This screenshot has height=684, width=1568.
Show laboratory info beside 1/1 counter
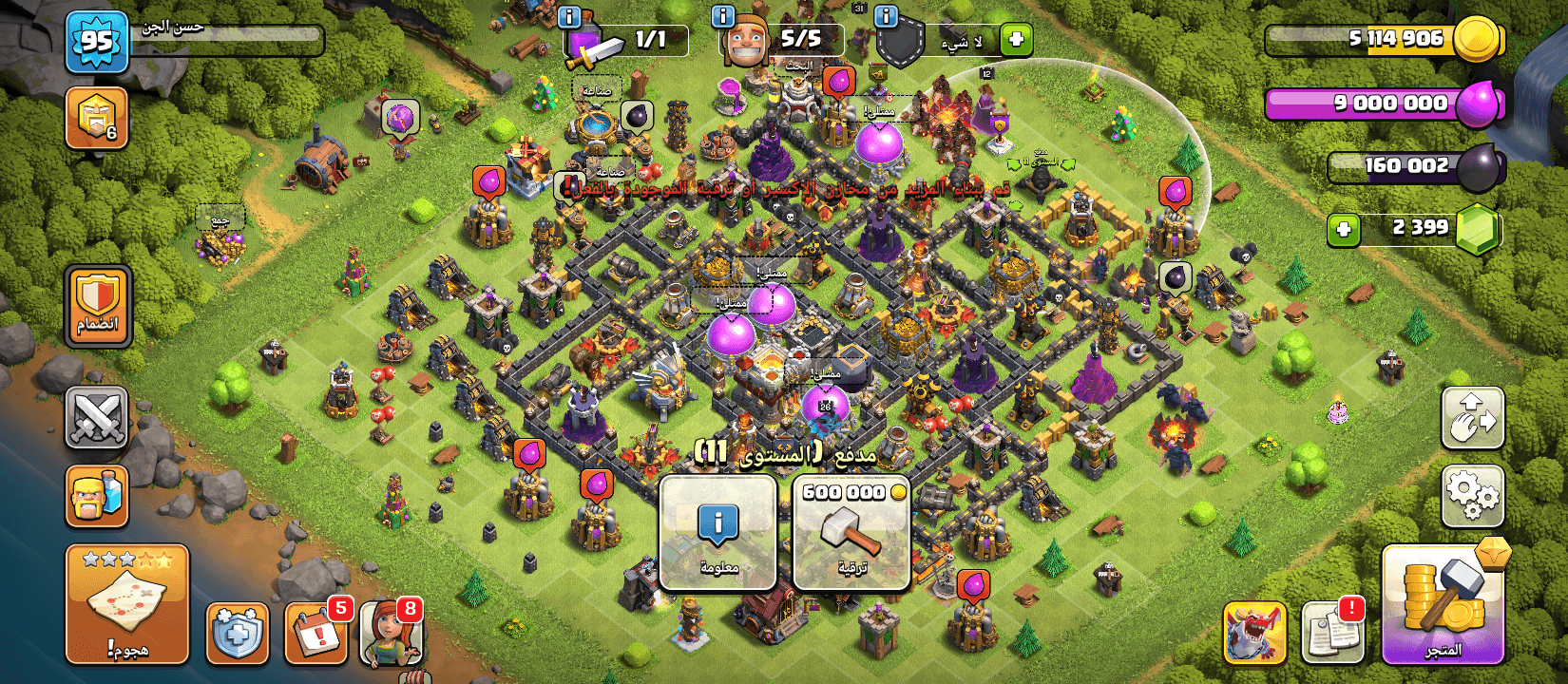point(569,16)
